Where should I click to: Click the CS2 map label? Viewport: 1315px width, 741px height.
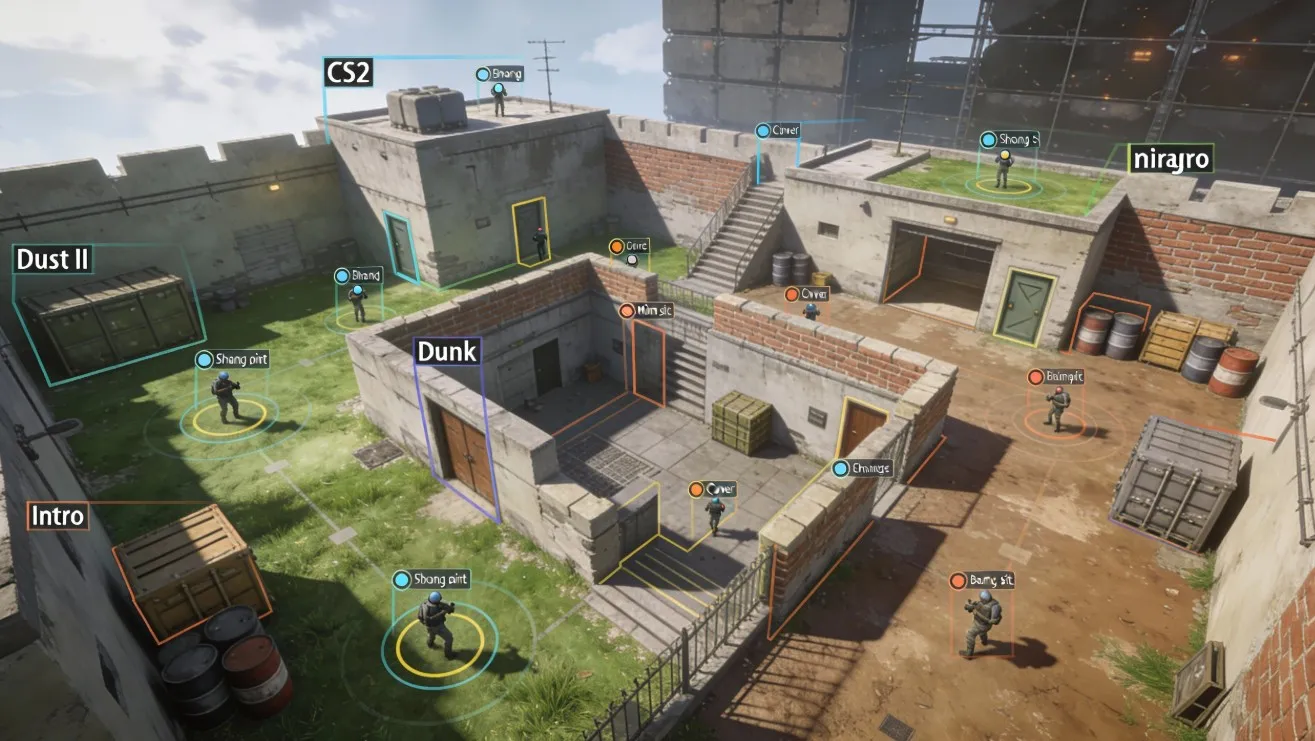347,72
